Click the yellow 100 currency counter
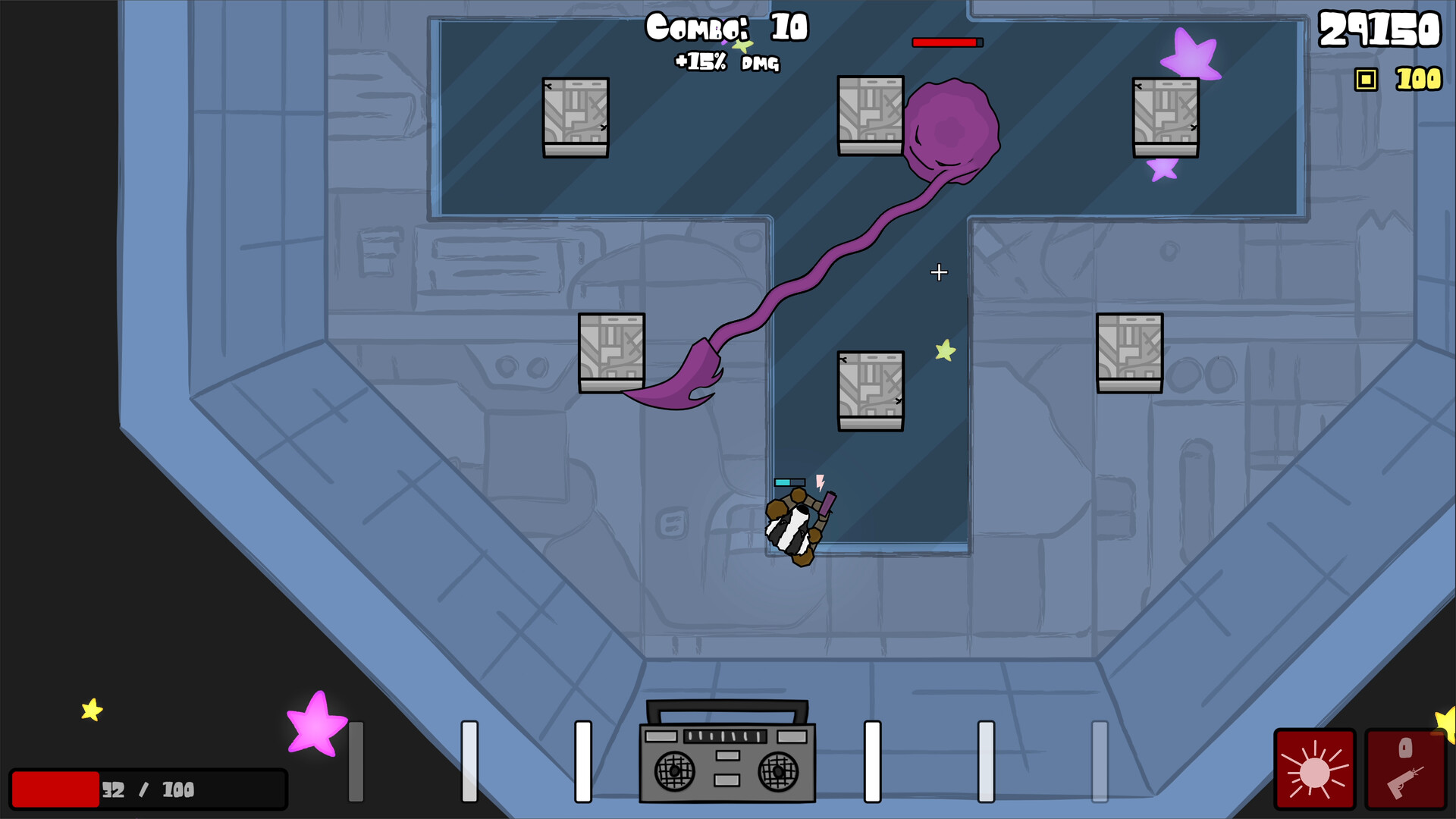The image size is (1456, 819). [1417, 79]
